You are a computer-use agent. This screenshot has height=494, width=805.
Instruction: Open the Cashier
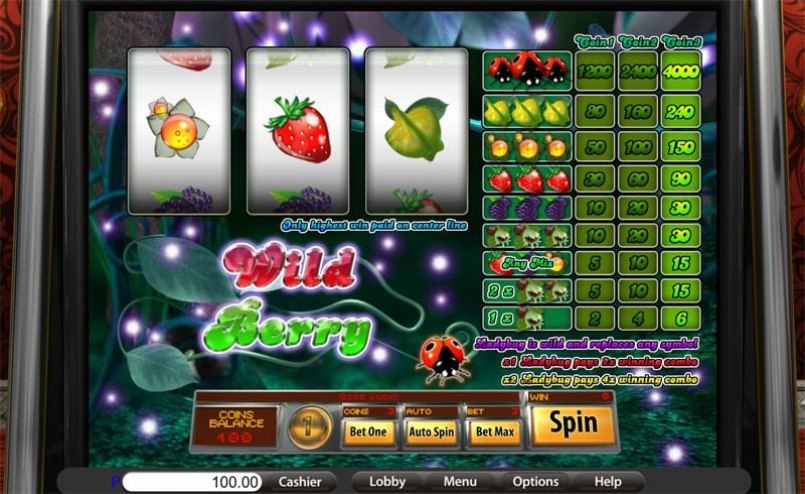[x=300, y=481]
